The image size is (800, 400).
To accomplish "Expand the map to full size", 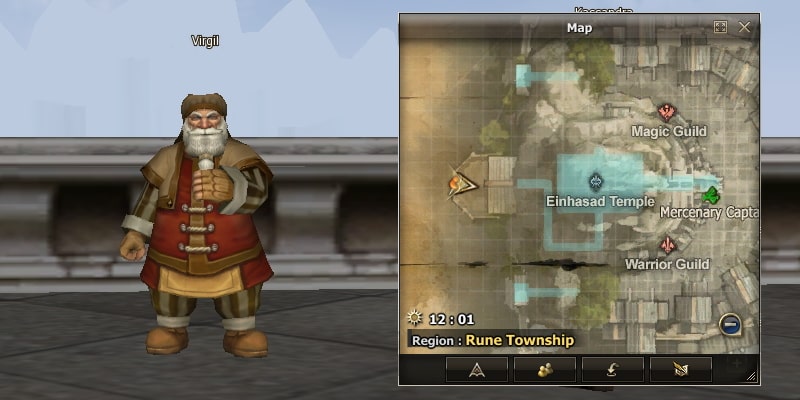I will 720,28.
